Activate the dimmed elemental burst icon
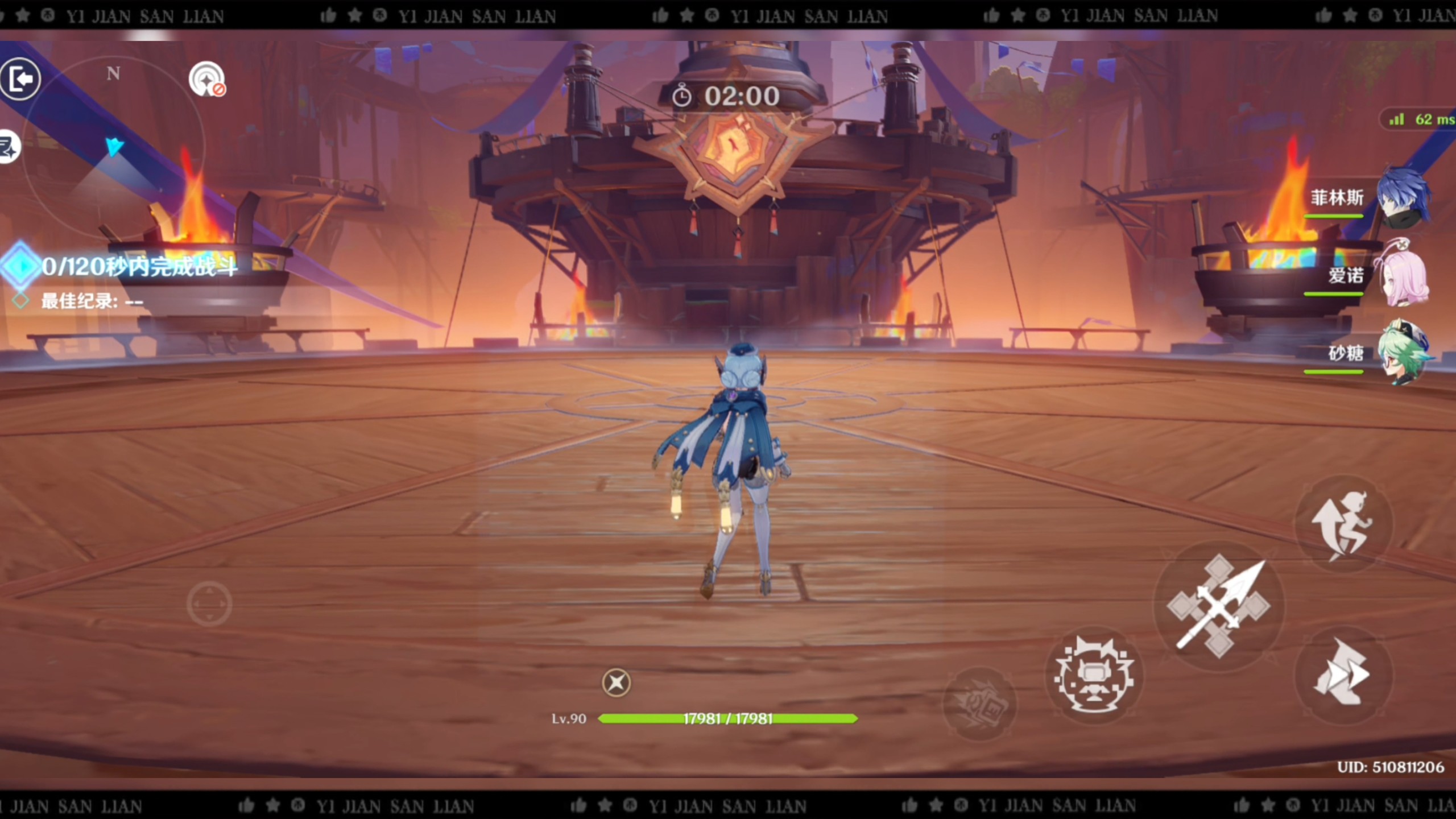The width and height of the screenshot is (1456, 819). [979, 704]
